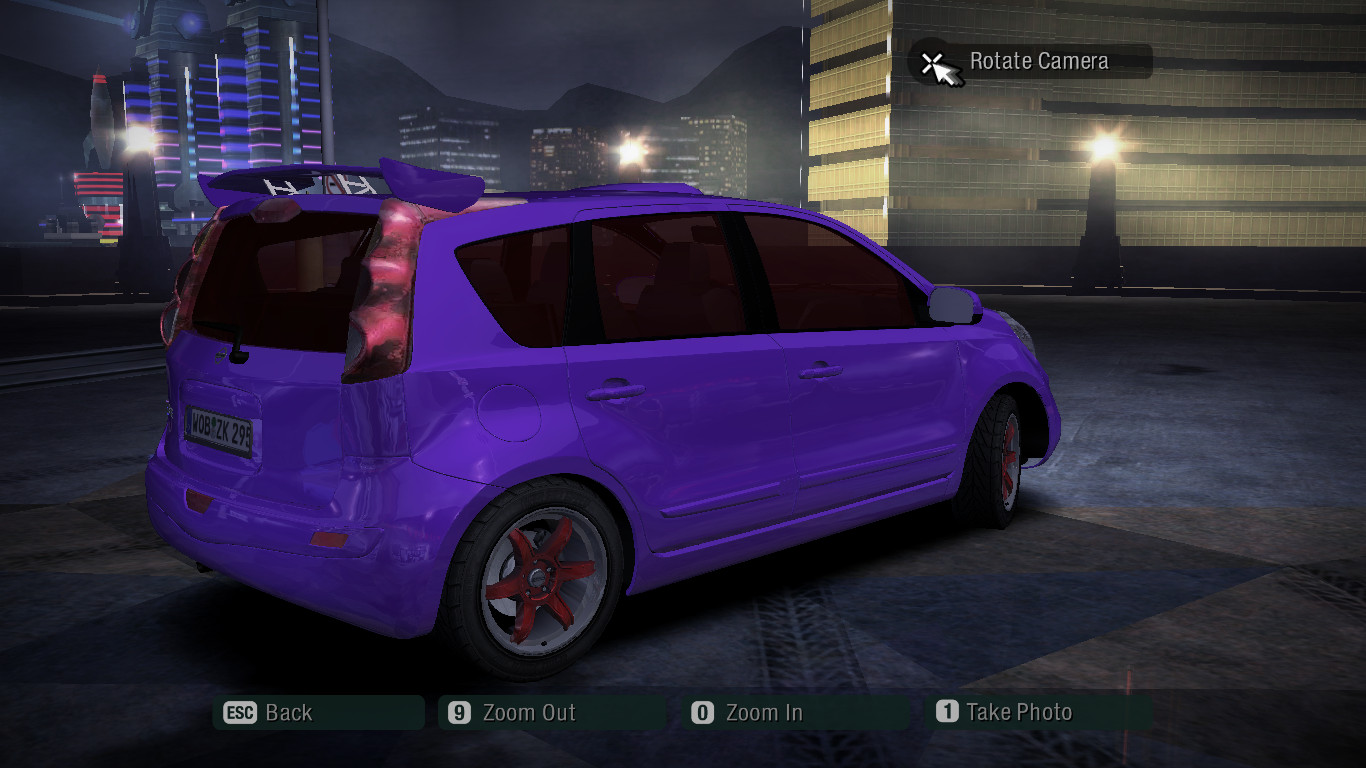The image size is (1366, 768).
Task: Click the red tail light cluster
Action: (x=385, y=290)
